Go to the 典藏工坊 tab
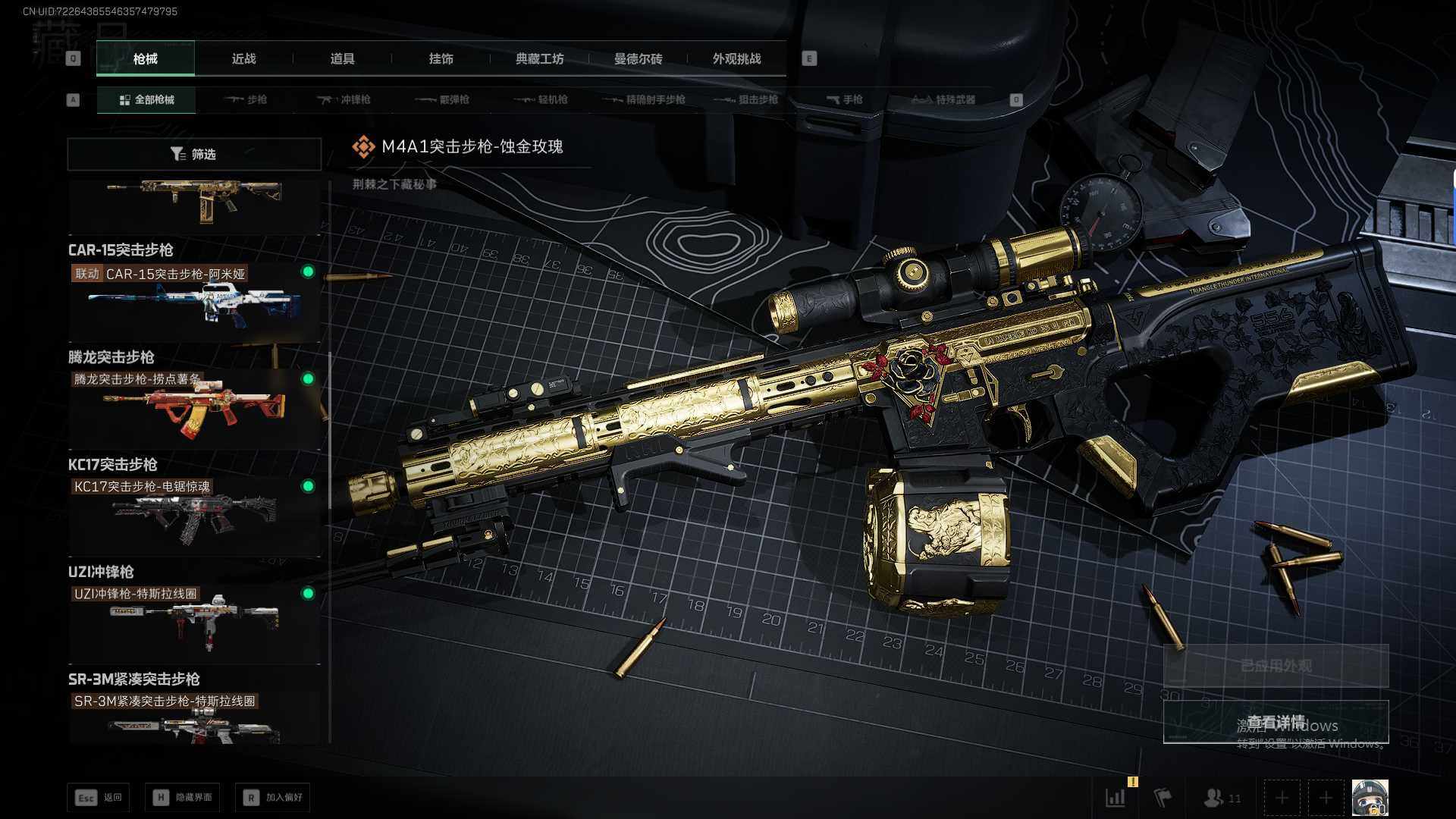 pyautogui.click(x=539, y=58)
